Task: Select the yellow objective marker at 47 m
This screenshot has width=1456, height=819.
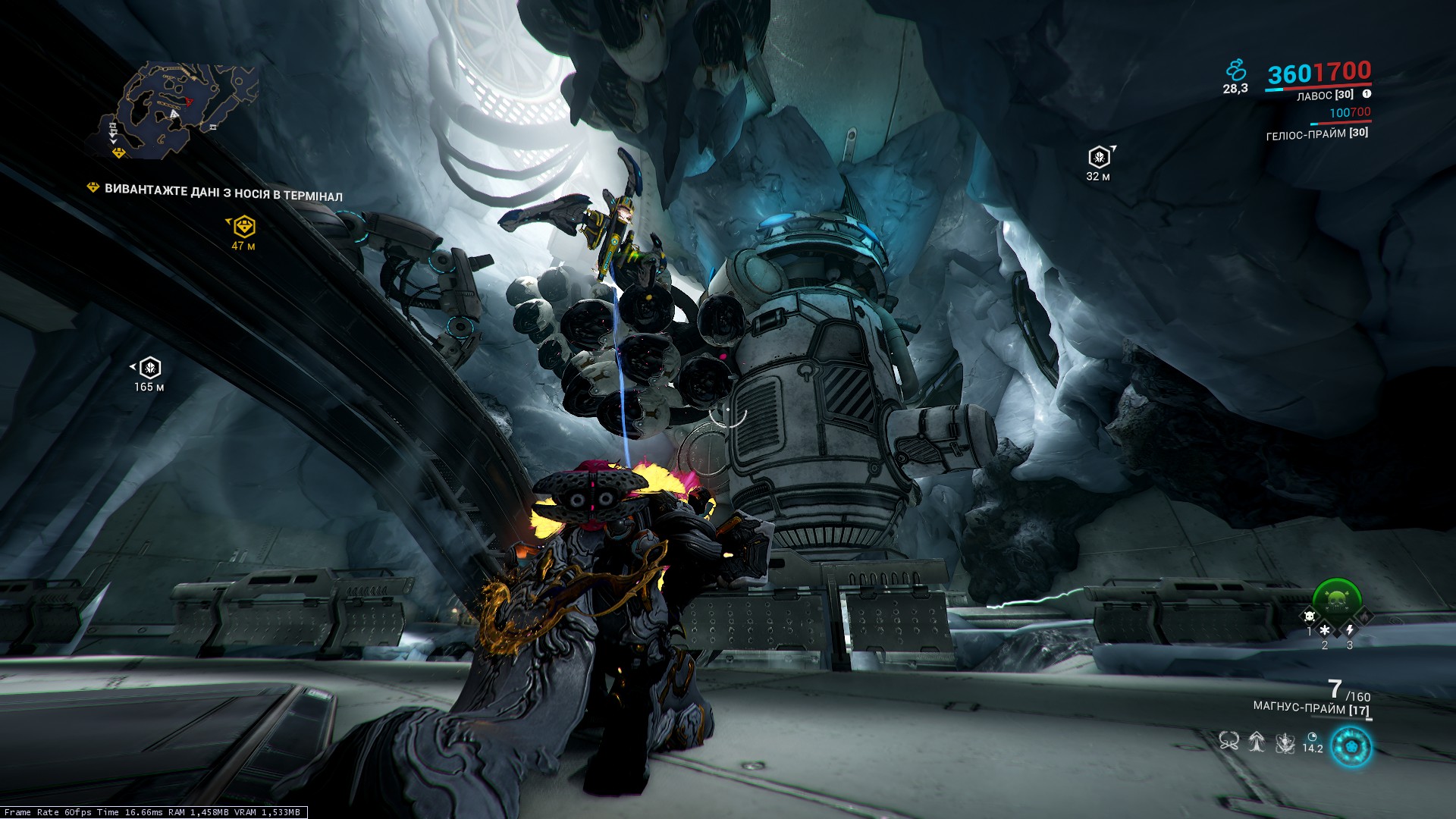Action: click(x=244, y=226)
